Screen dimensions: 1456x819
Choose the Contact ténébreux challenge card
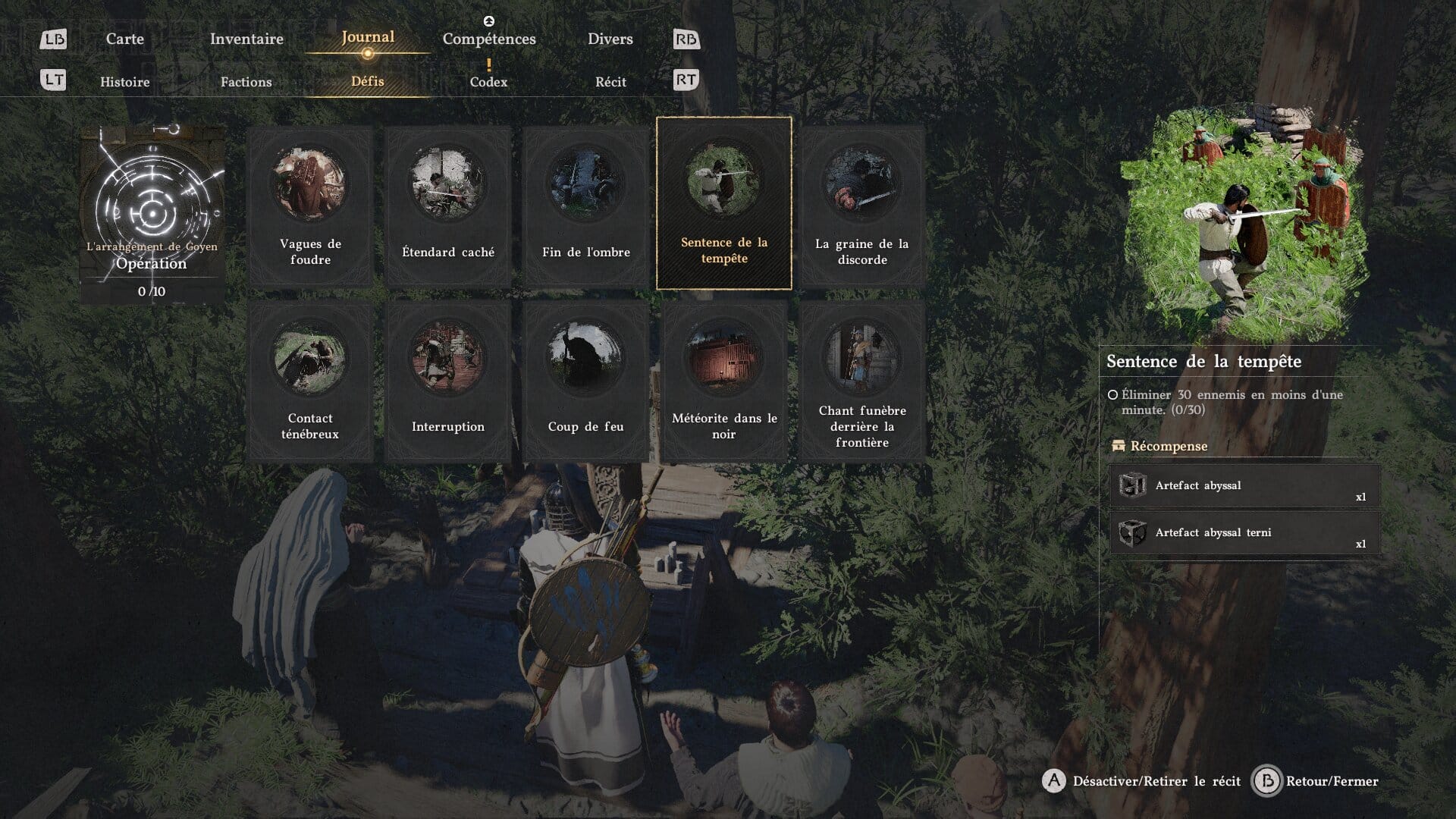310,381
